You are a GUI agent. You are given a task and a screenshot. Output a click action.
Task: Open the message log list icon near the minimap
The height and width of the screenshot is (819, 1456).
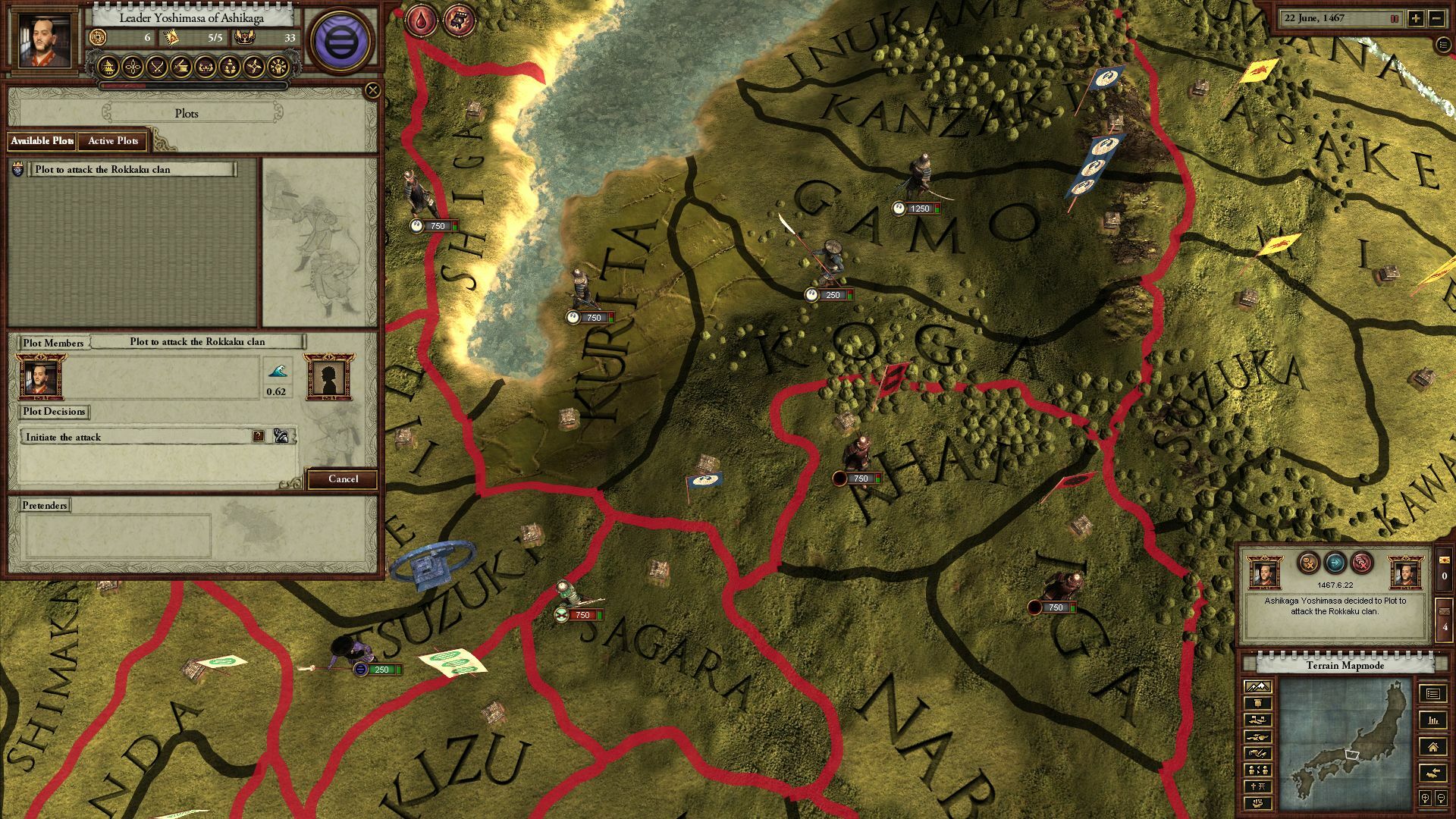(1432, 692)
